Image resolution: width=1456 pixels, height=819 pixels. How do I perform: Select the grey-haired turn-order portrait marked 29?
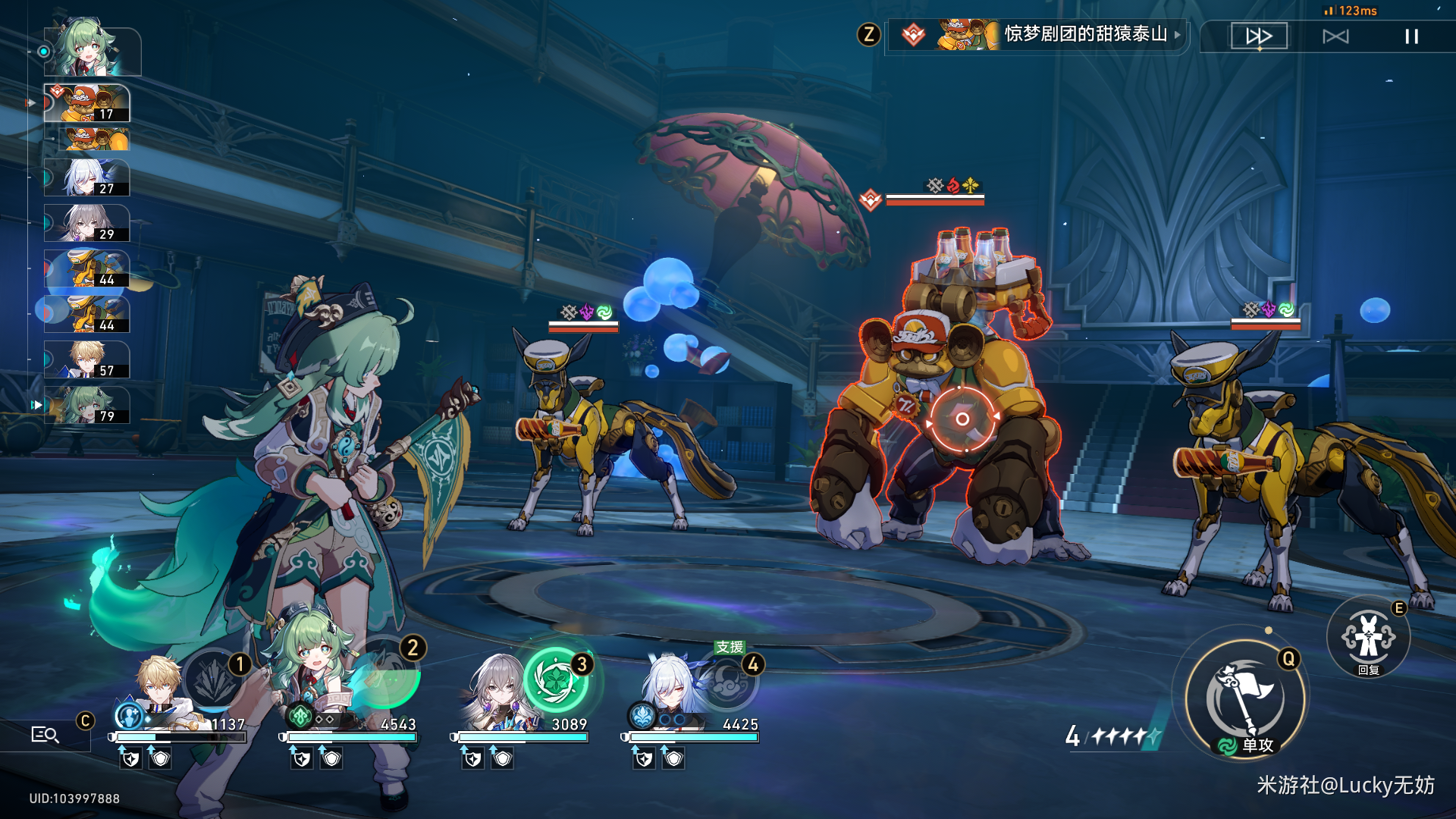87,224
